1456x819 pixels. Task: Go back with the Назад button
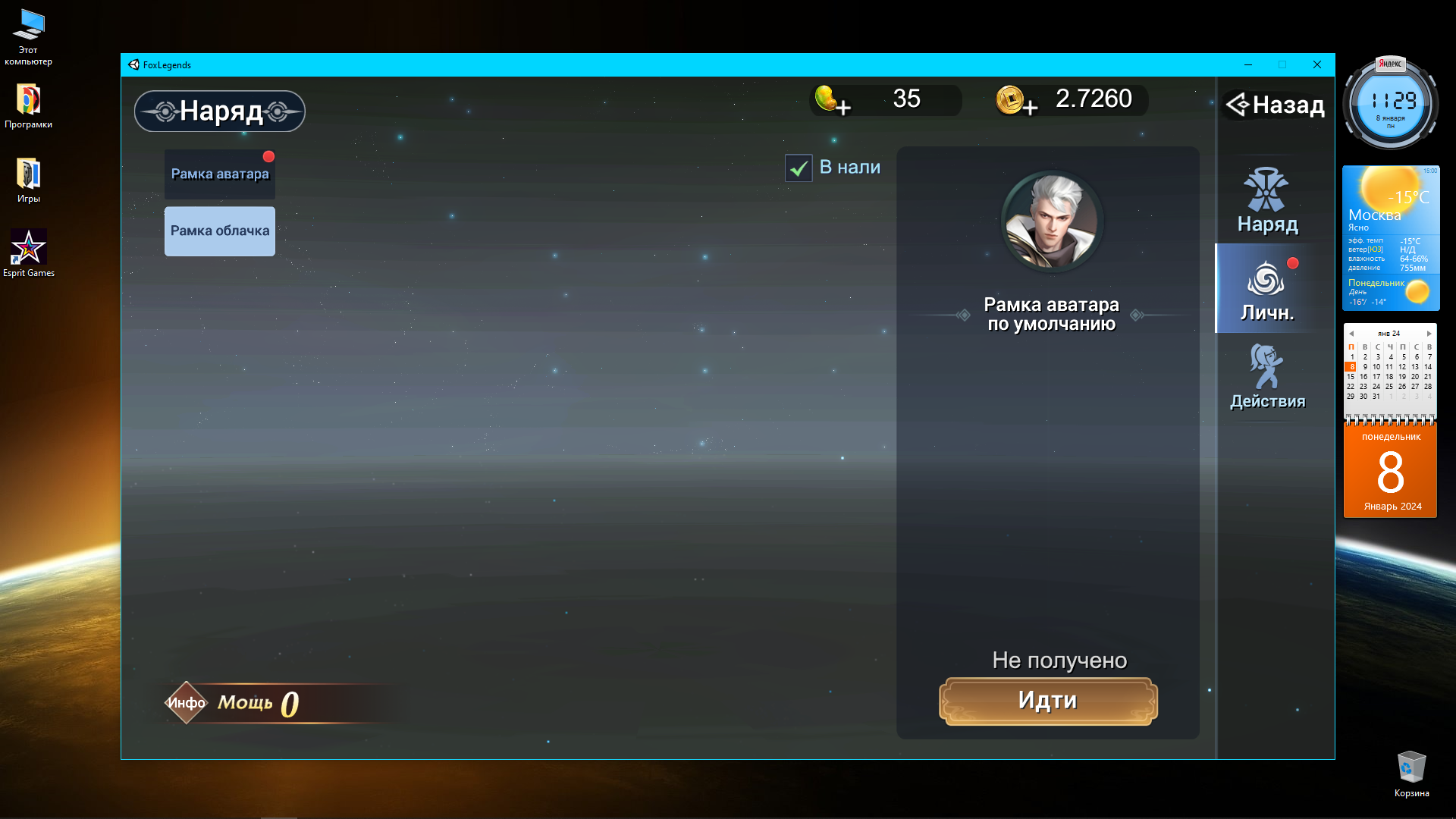(x=1276, y=105)
